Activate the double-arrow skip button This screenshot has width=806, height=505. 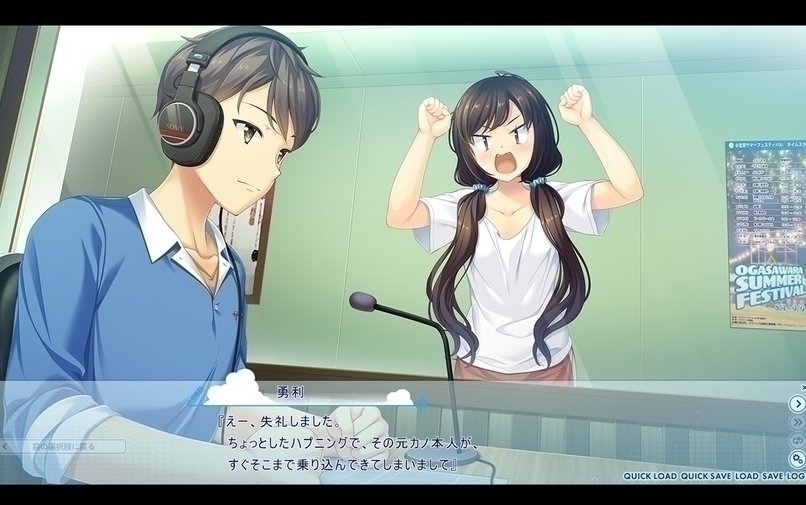[x=797, y=422]
